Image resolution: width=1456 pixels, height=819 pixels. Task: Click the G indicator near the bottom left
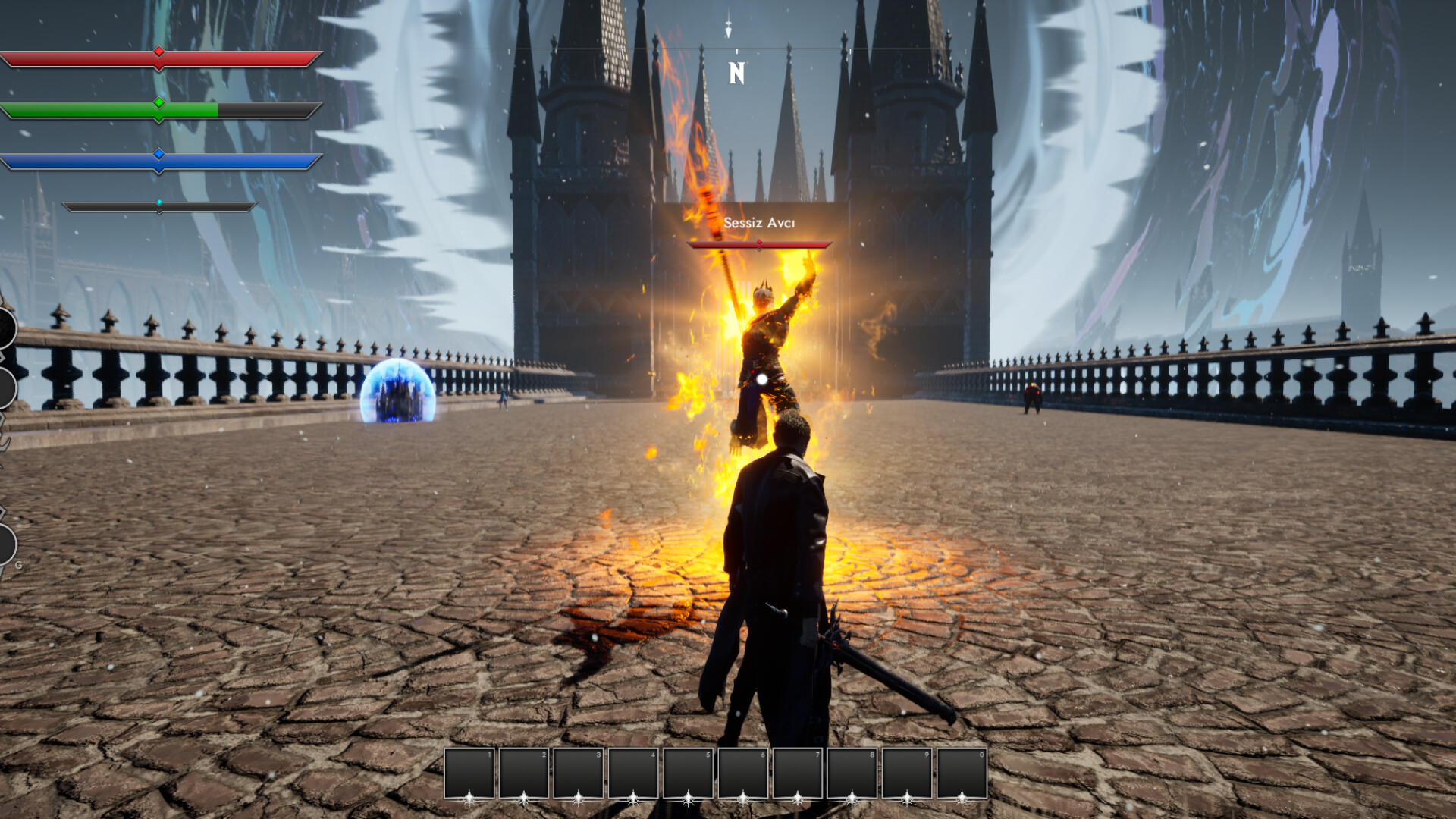18,566
